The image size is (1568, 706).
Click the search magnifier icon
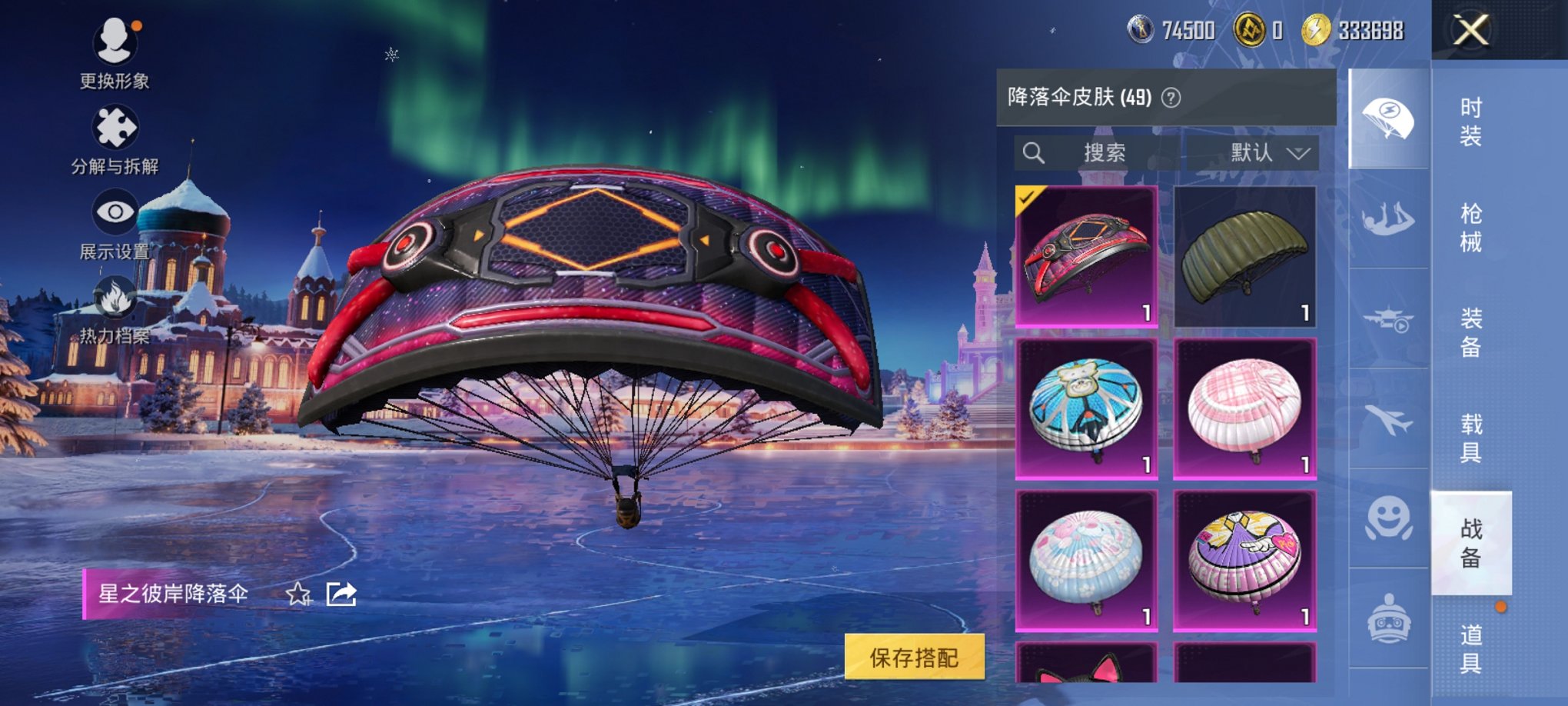(x=1035, y=152)
